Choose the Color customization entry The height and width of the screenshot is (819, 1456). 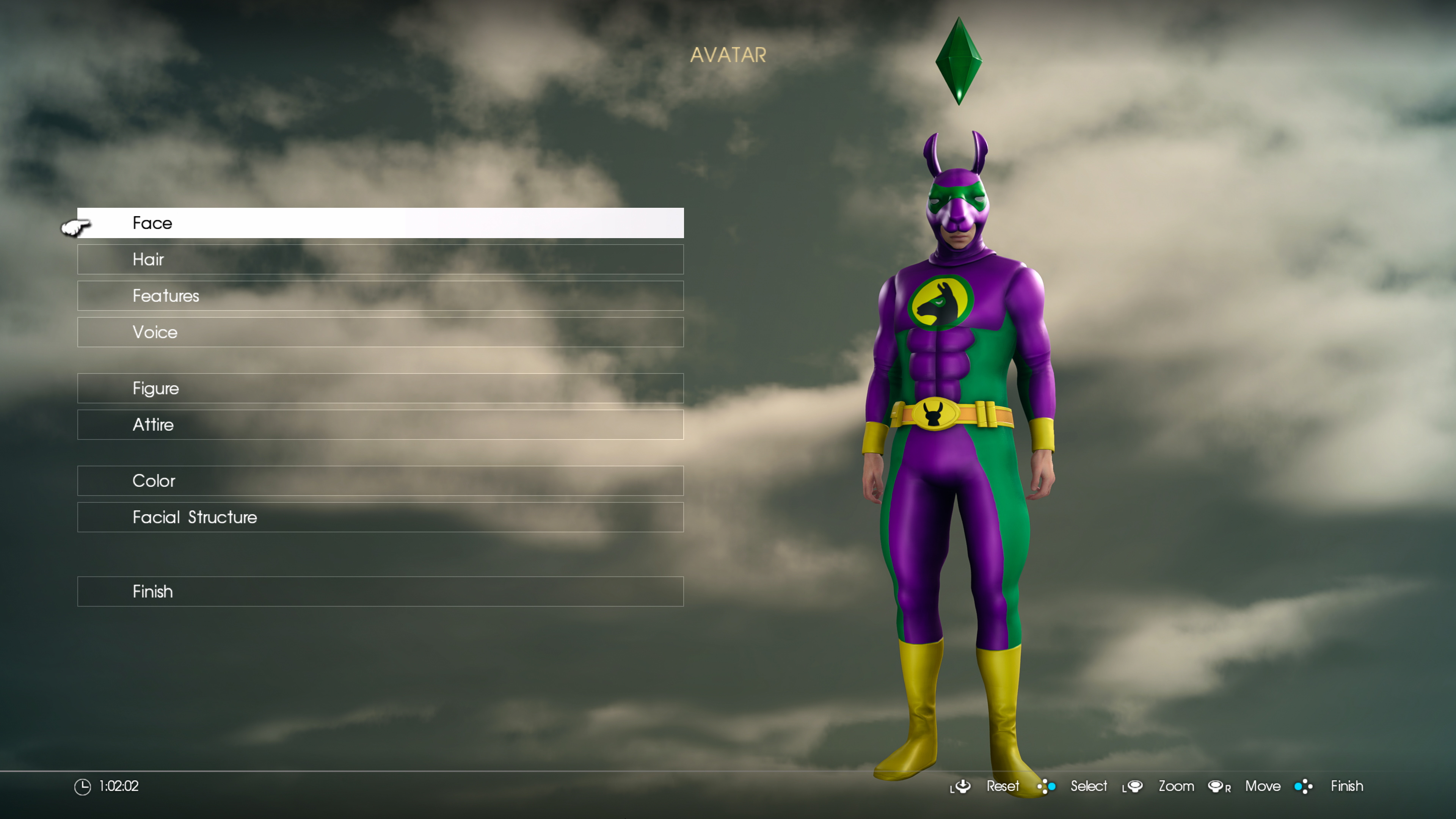[380, 481]
